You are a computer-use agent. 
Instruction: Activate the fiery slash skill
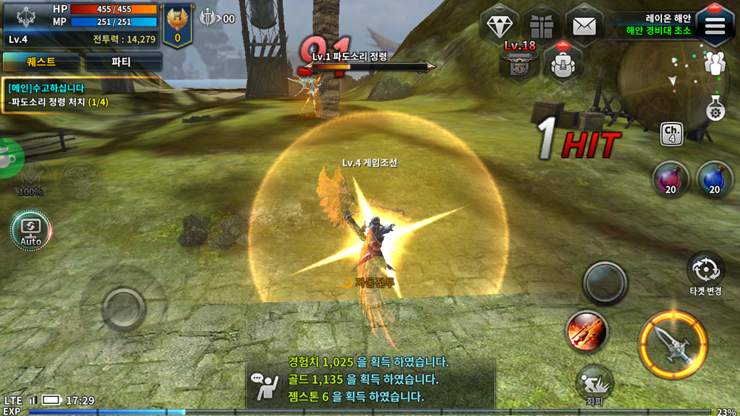click(588, 332)
